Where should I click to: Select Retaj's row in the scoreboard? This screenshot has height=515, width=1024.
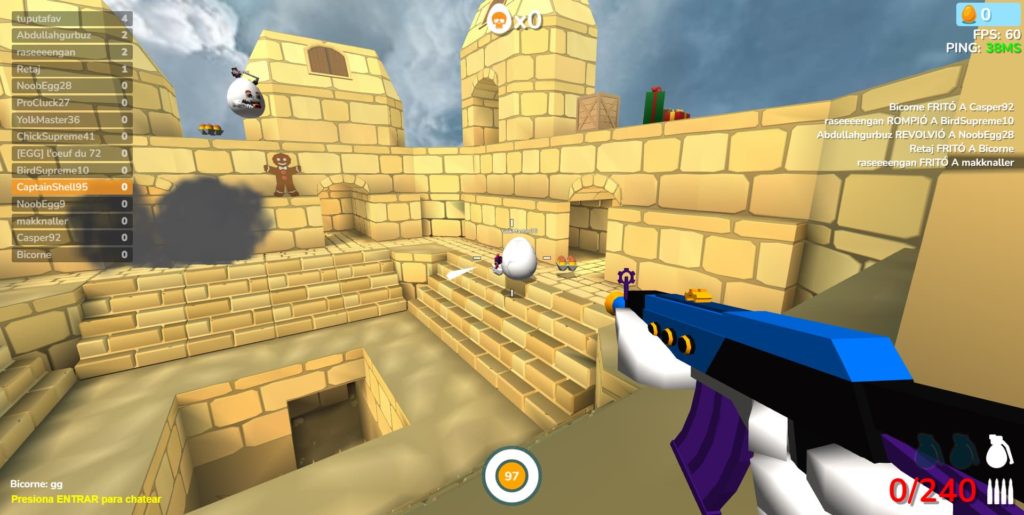[x=72, y=69]
